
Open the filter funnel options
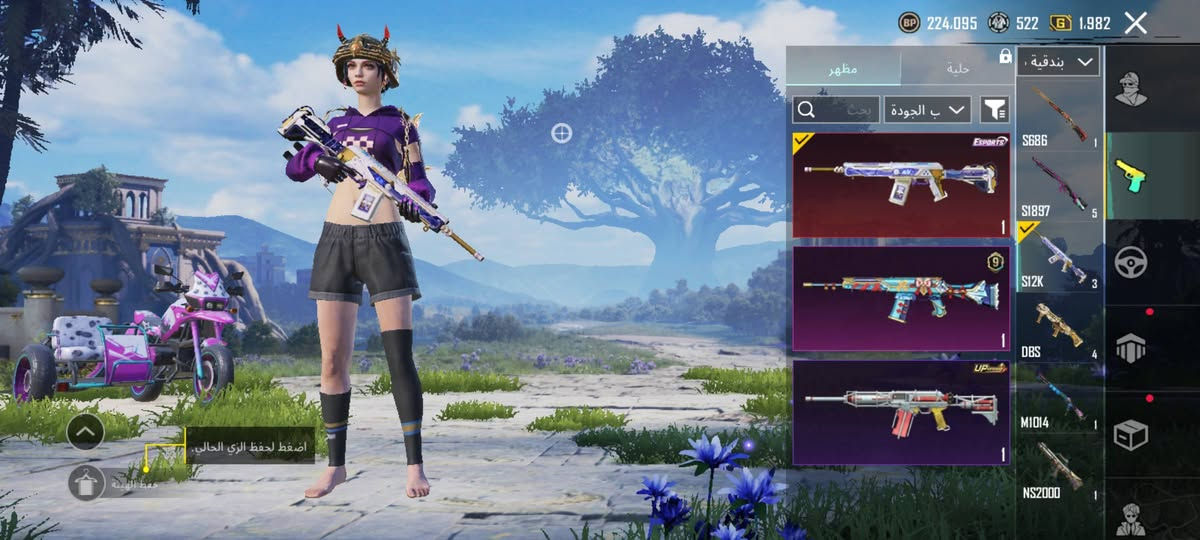(994, 109)
